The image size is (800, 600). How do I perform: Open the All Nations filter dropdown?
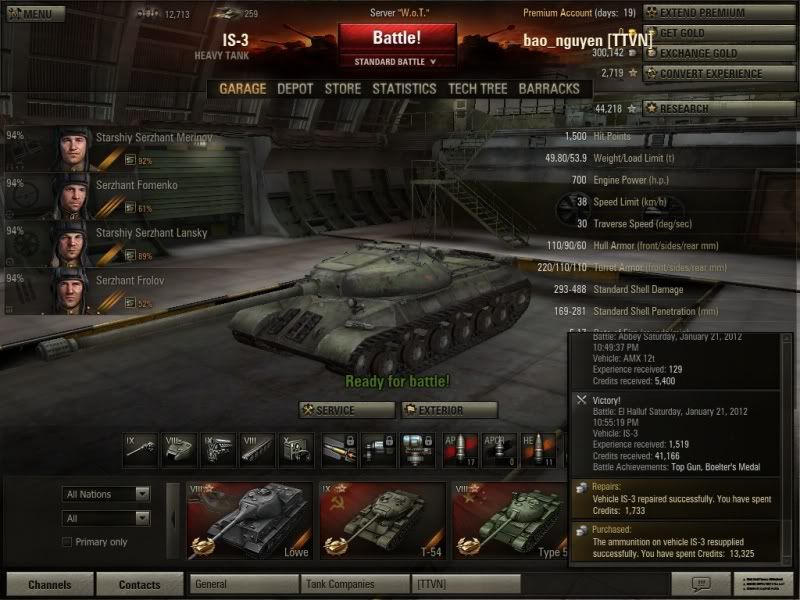(106, 494)
